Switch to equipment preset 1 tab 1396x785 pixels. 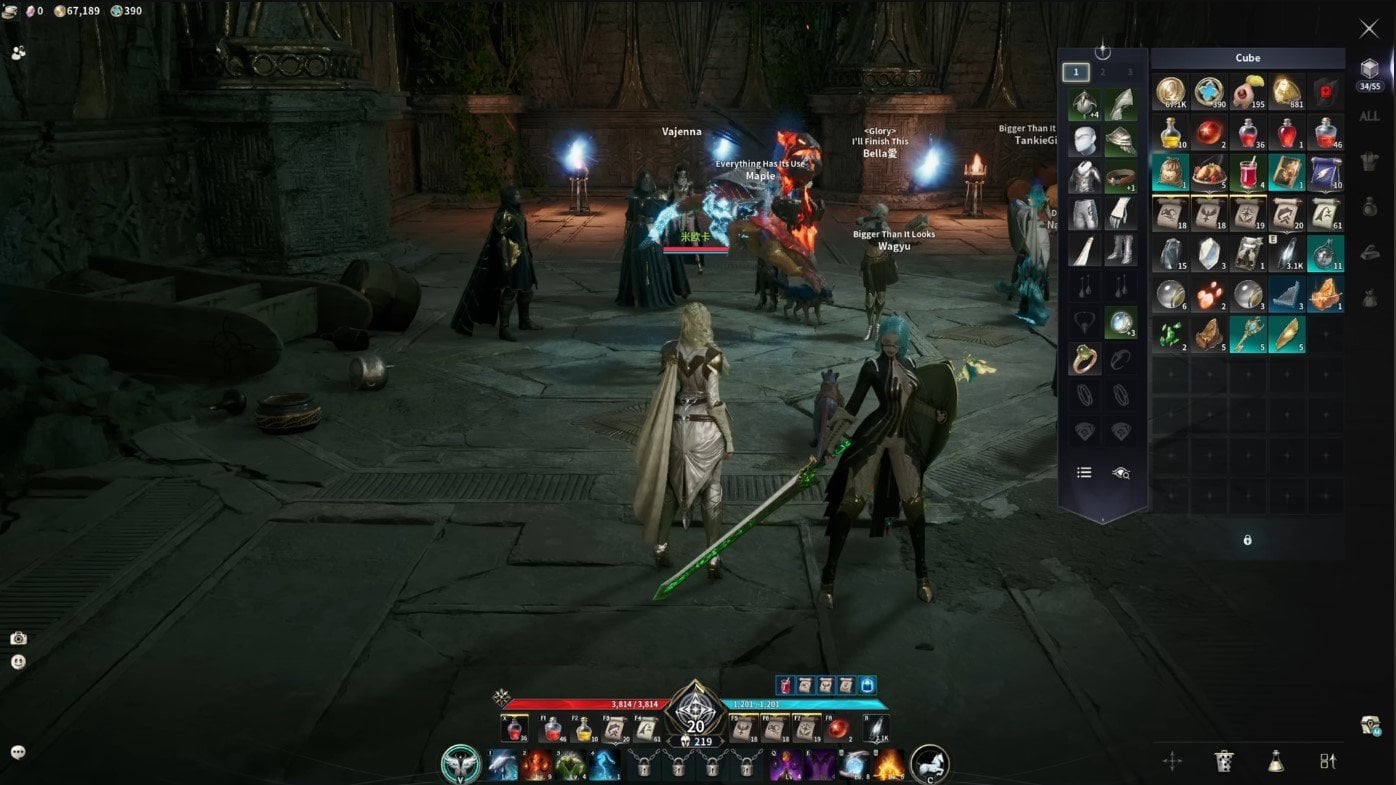[x=1076, y=72]
